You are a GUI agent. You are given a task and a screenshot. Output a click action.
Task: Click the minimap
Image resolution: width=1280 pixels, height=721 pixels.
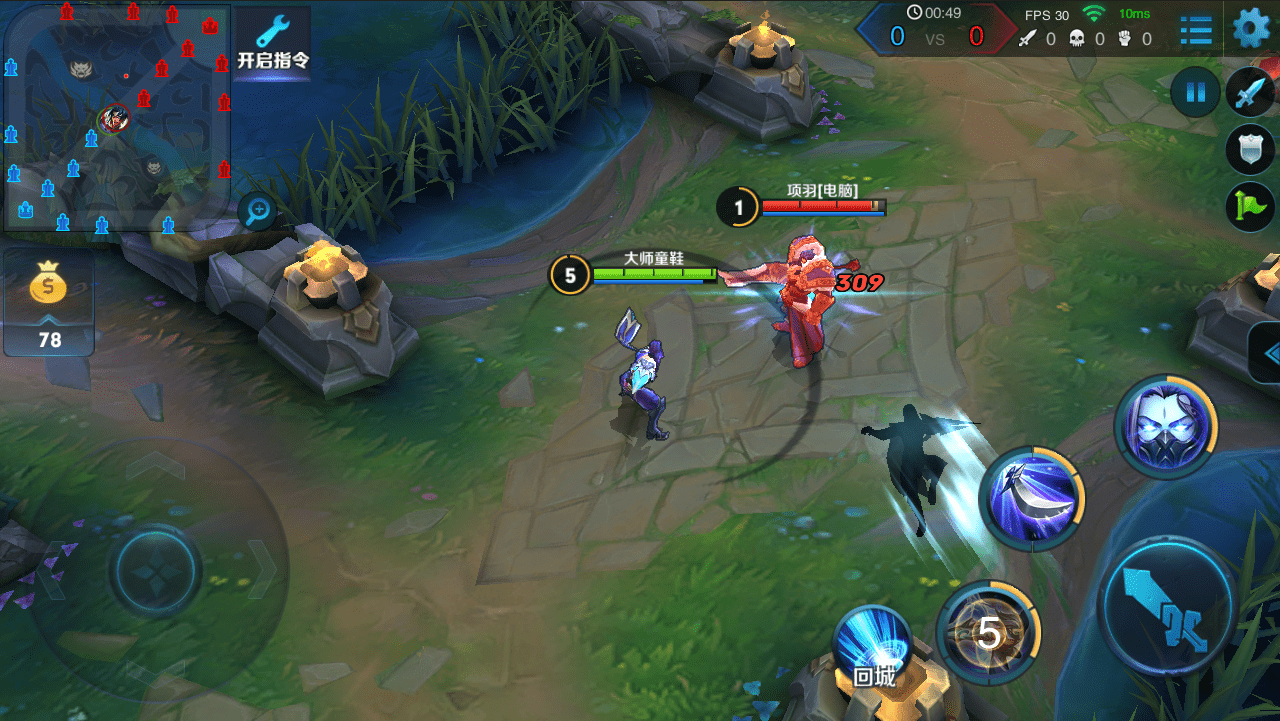[116, 116]
